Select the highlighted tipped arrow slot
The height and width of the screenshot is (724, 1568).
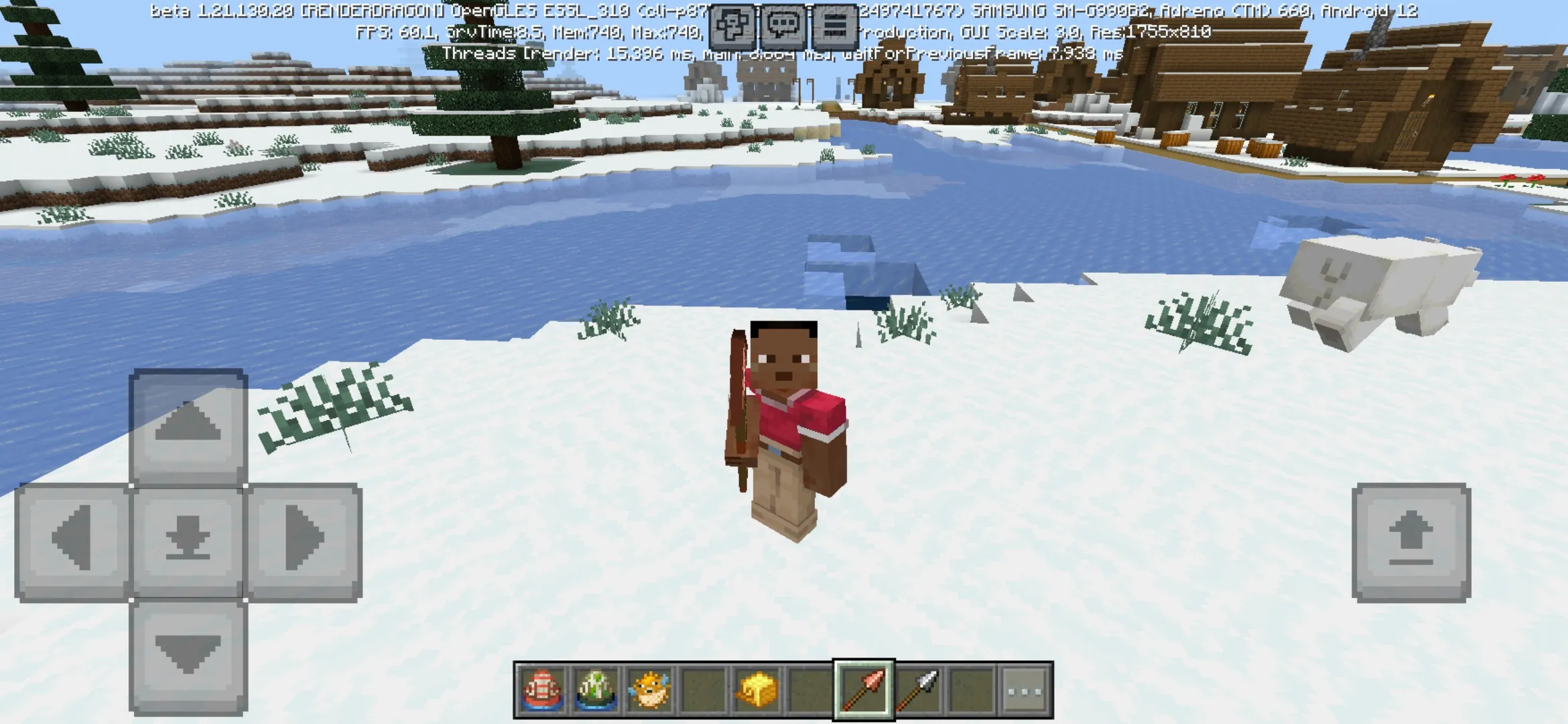coord(863,688)
